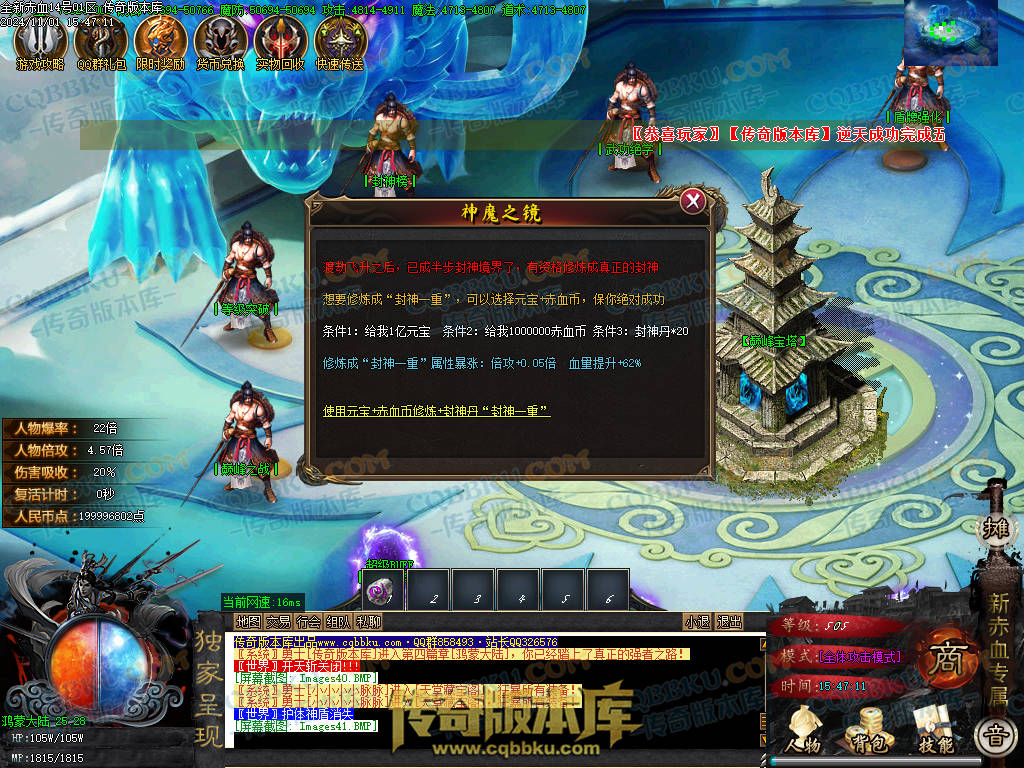Choose the underlined 封神一重 cultivation option
The width and height of the screenshot is (1024, 768).
click(436, 411)
